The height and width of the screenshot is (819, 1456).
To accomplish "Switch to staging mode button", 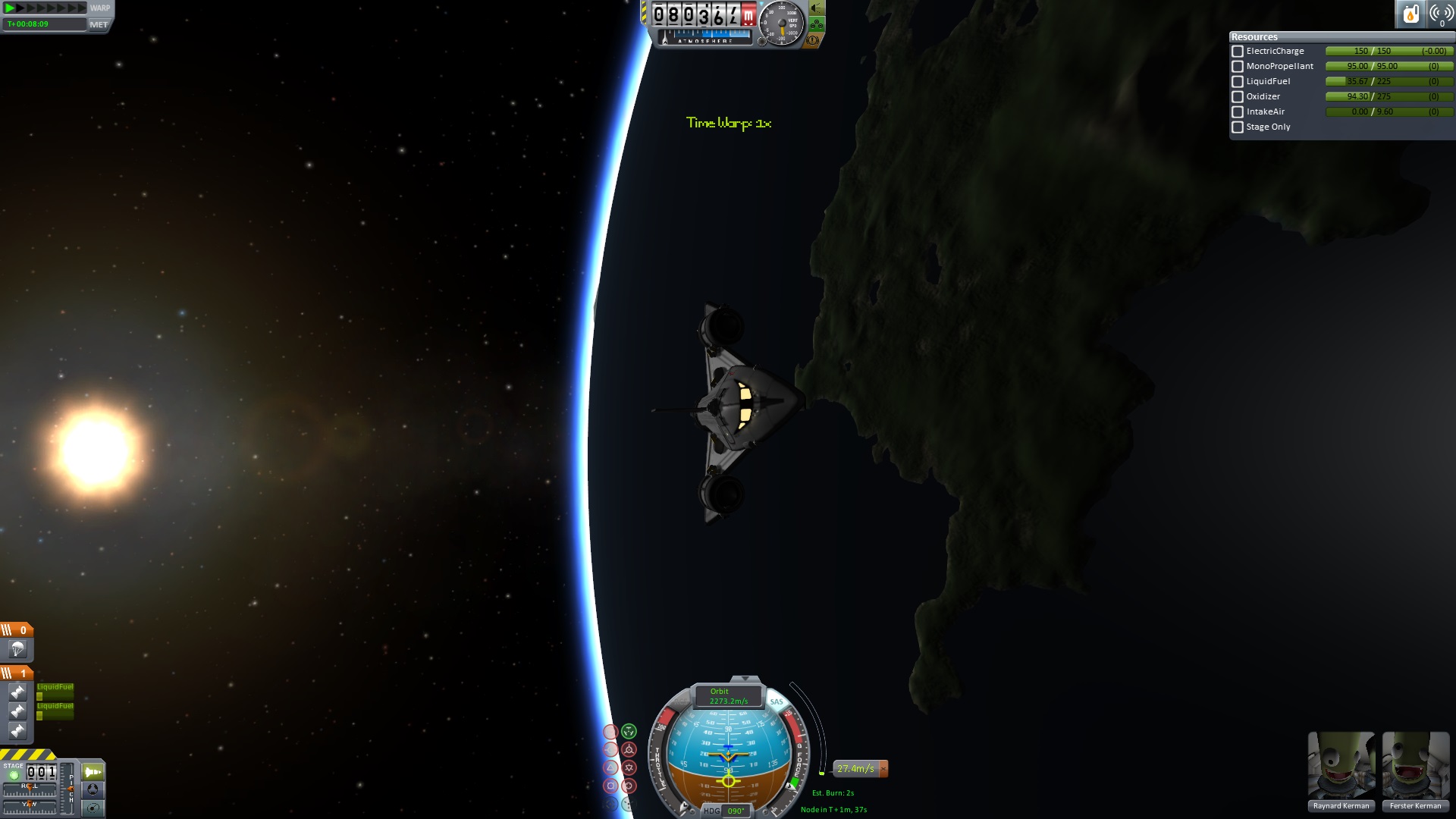I will point(93,772).
